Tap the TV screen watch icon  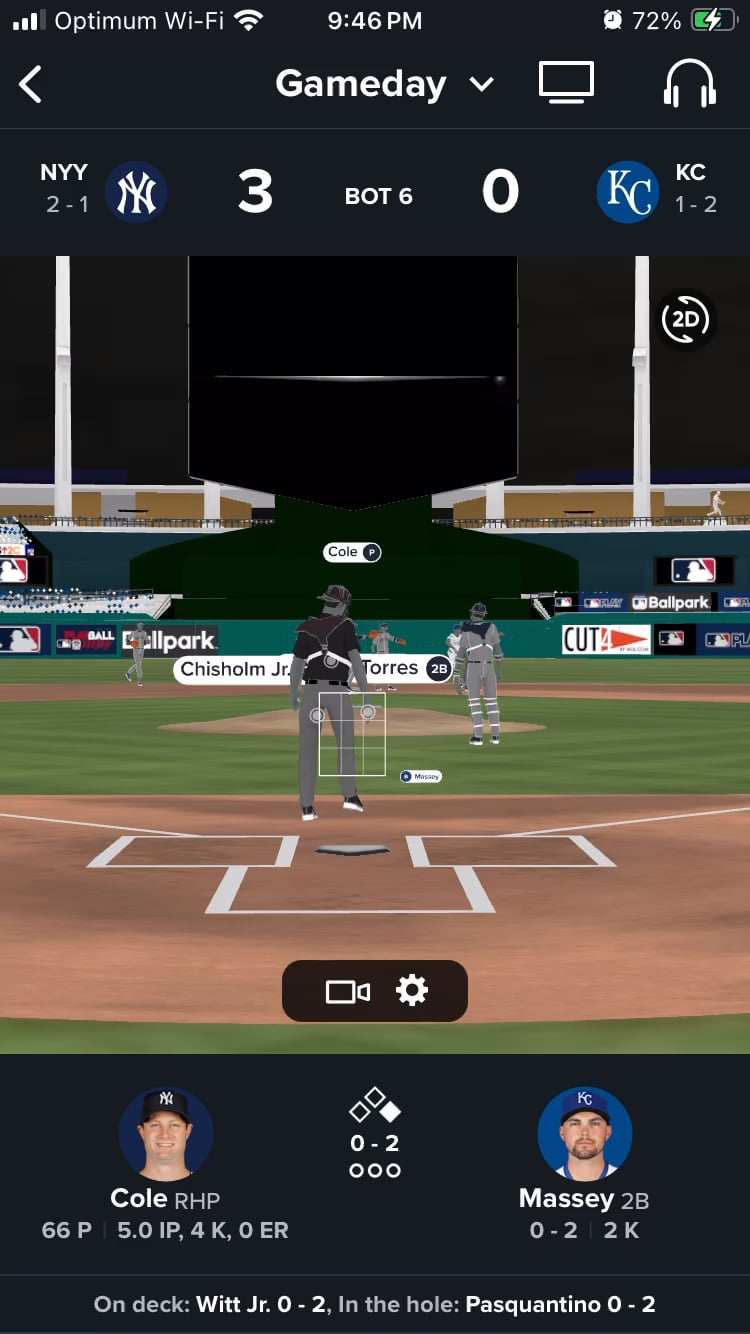tap(566, 83)
